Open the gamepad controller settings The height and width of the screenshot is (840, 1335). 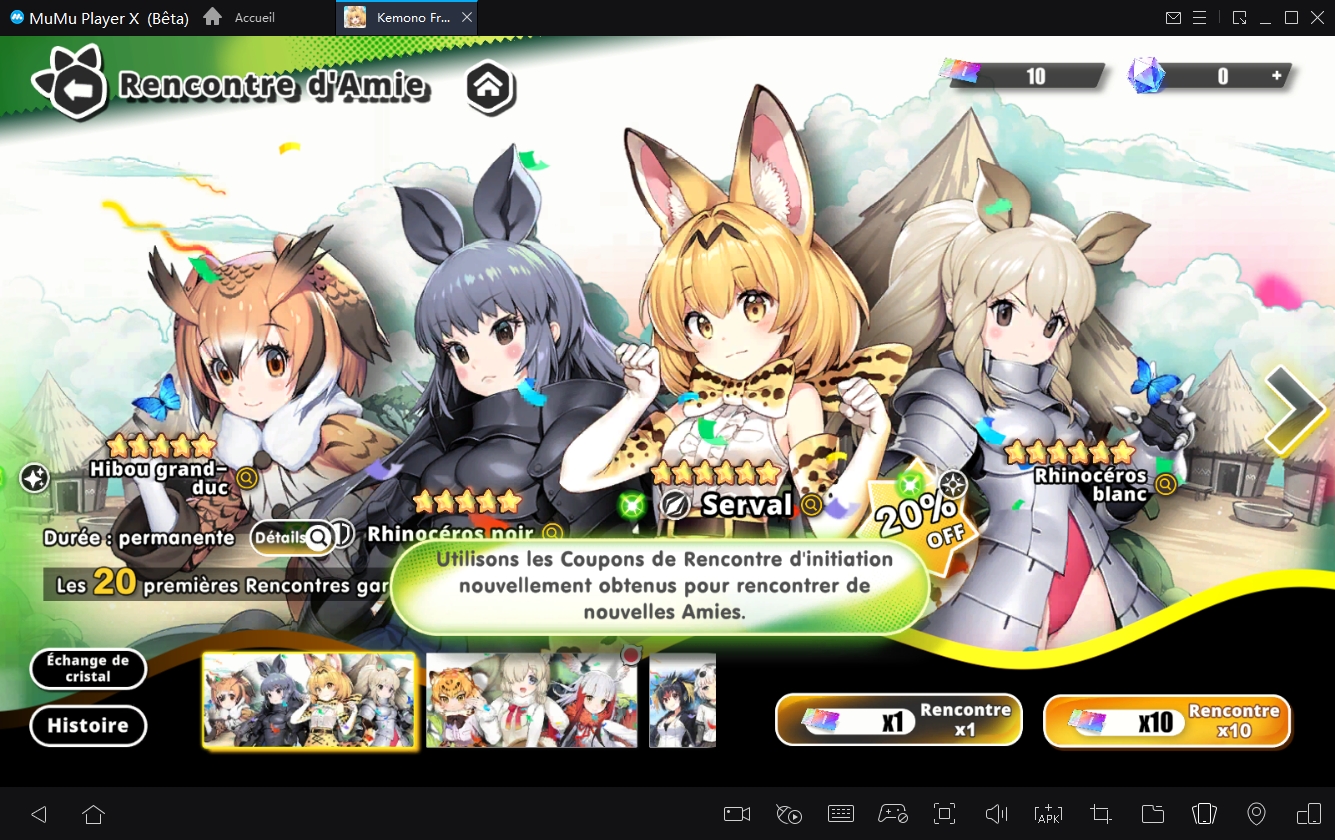tap(893, 814)
